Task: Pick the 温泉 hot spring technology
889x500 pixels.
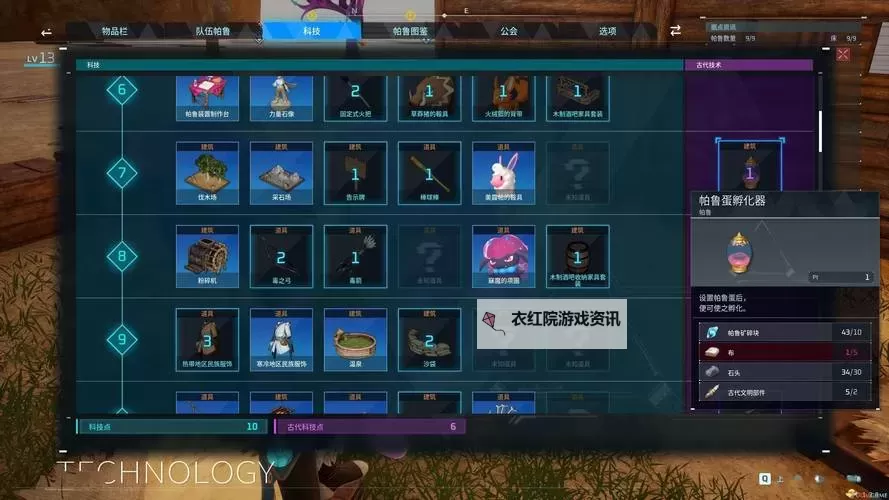Action: (355, 339)
